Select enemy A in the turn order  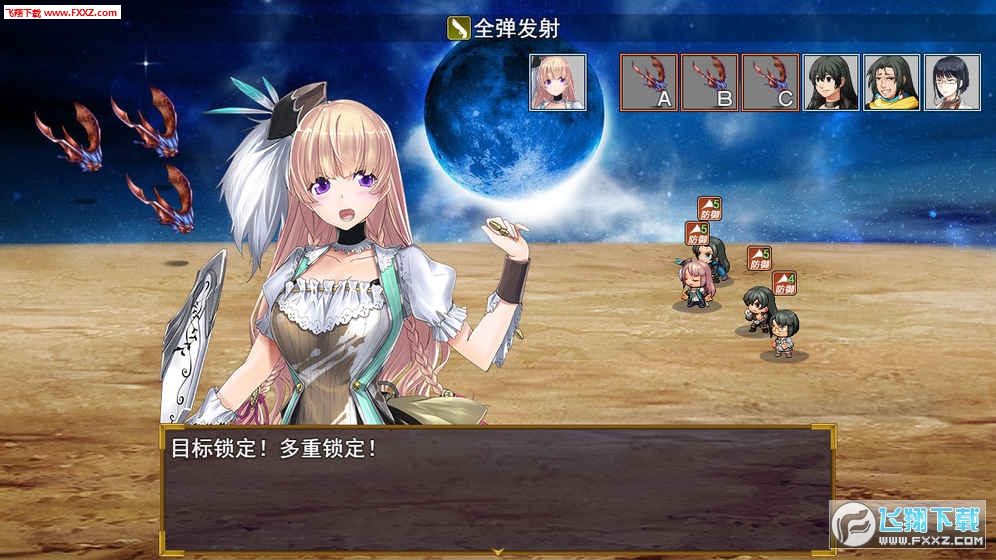click(649, 82)
